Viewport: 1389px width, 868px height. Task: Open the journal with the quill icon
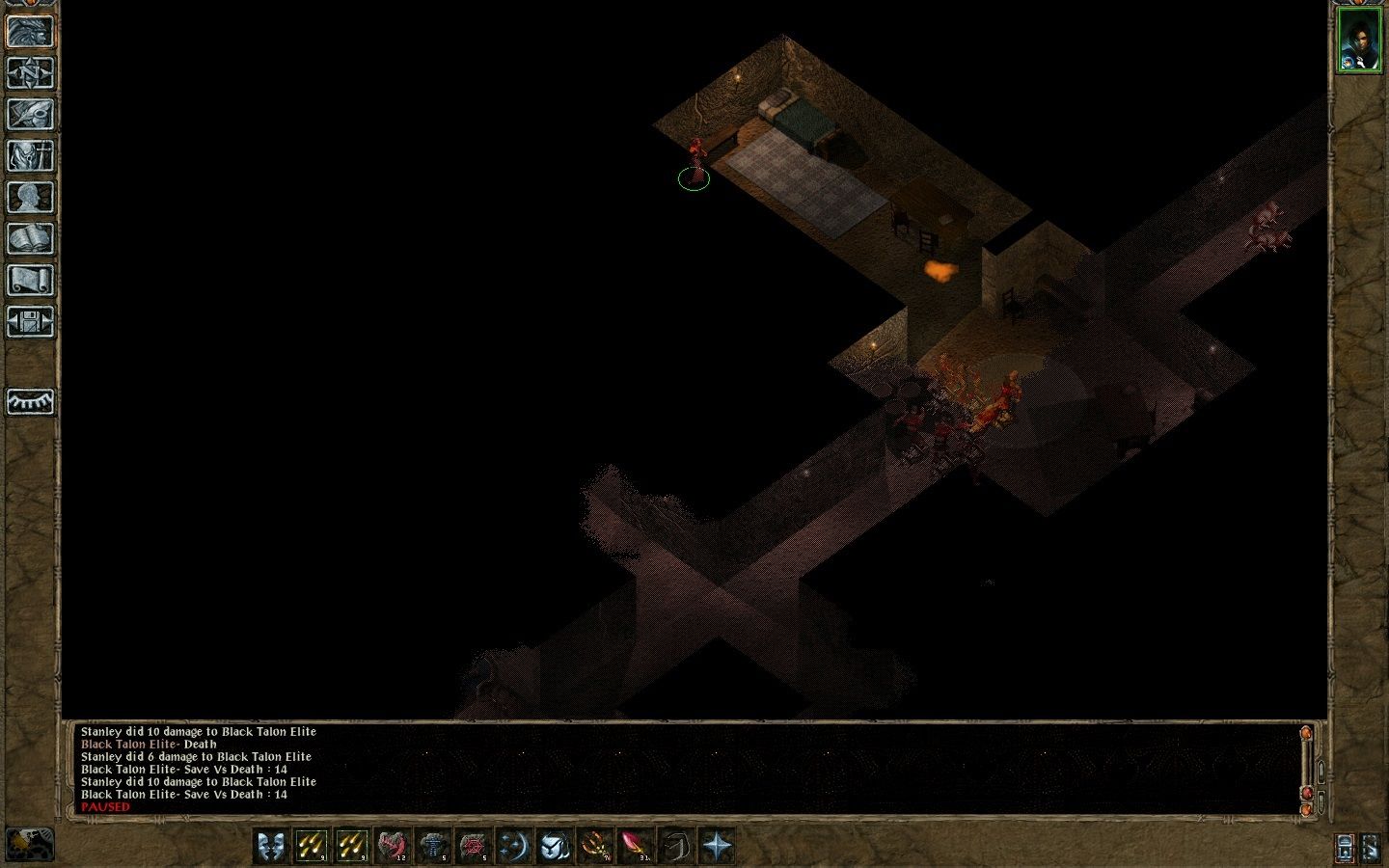point(31,115)
